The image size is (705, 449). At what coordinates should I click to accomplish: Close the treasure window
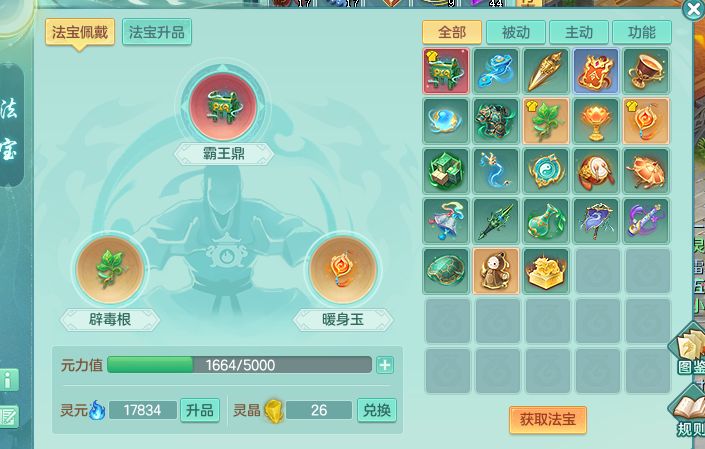(x=693, y=10)
